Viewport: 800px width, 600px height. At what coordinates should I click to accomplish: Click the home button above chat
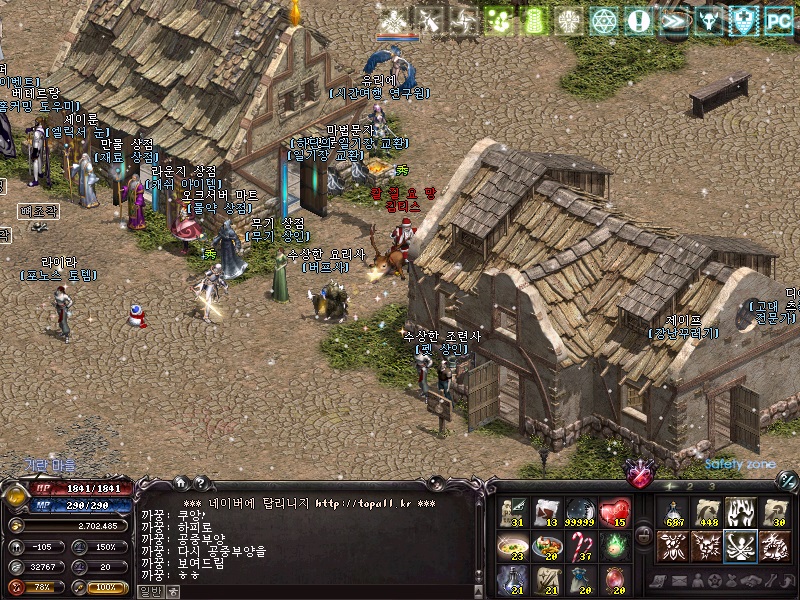pyautogui.click(x=181, y=482)
